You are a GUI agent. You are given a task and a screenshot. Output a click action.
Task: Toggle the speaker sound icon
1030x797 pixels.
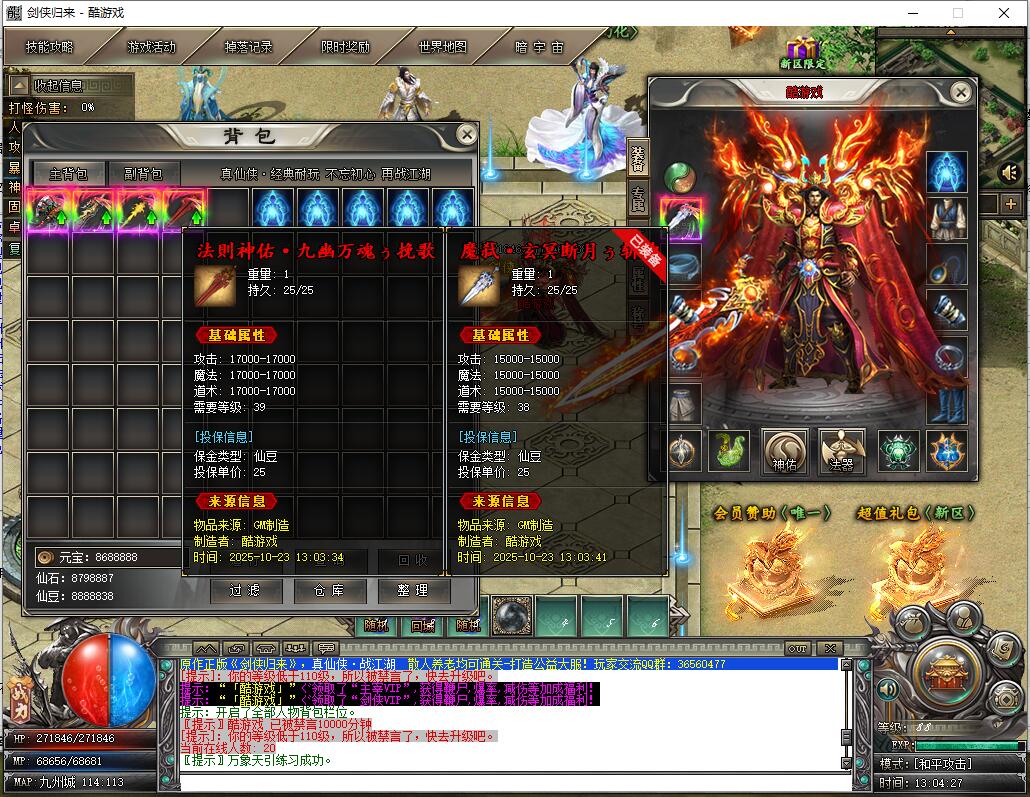pos(1009,173)
